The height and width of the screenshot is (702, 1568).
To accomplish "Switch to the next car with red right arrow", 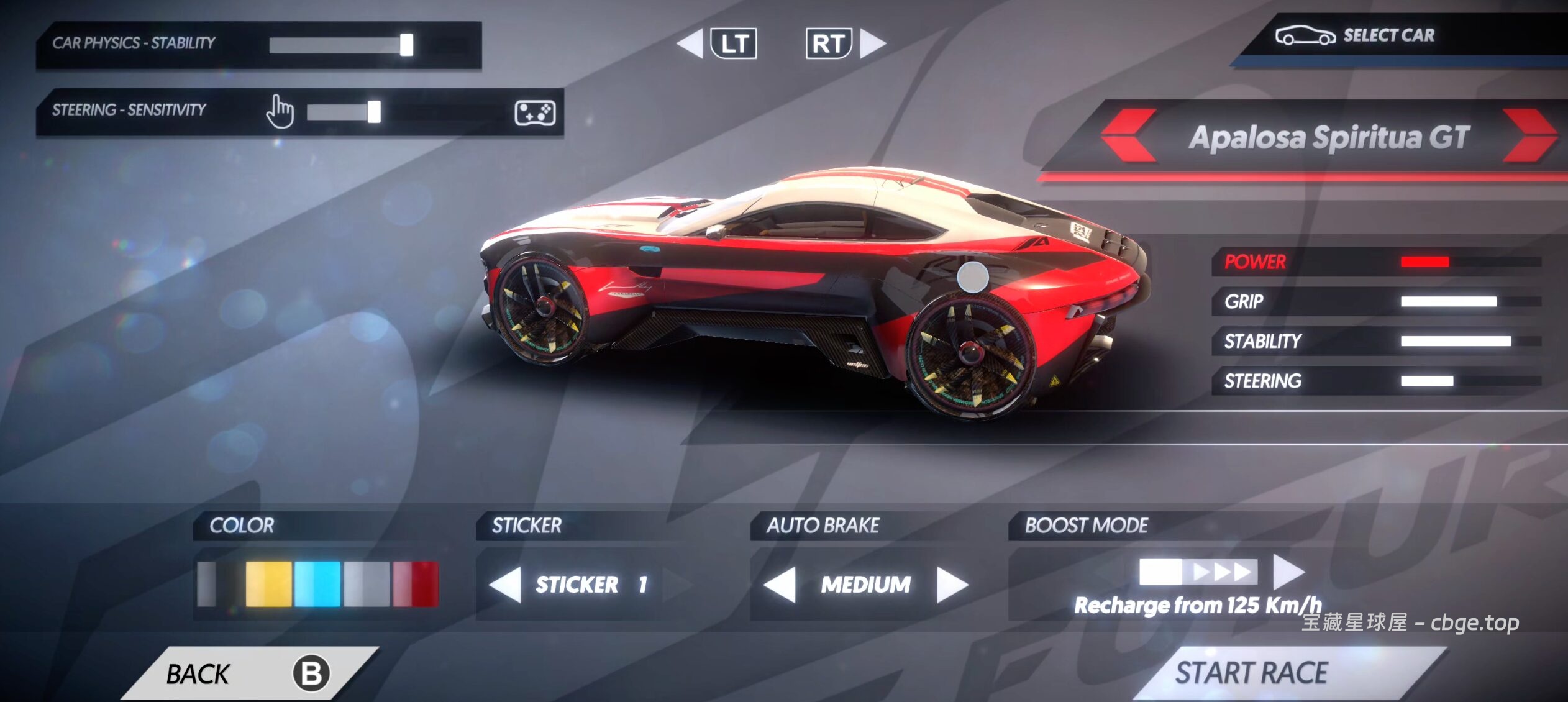I will (x=1529, y=136).
